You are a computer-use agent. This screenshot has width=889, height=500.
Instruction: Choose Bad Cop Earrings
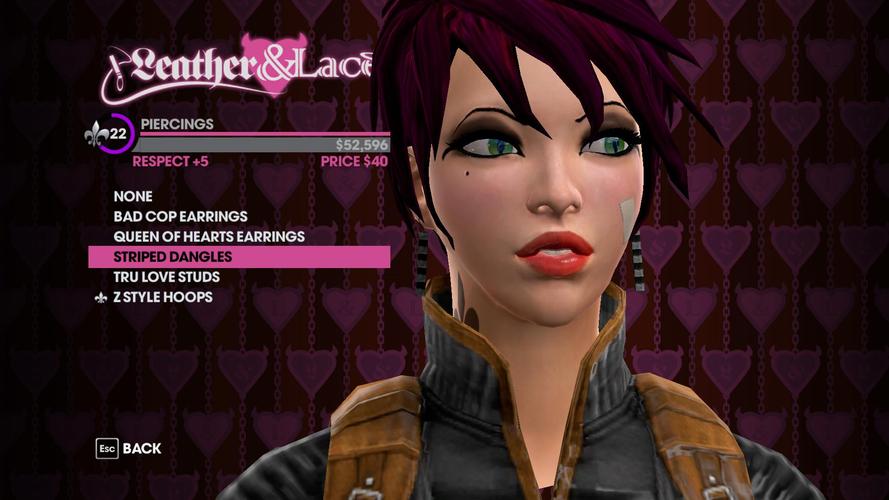(180, 217)
